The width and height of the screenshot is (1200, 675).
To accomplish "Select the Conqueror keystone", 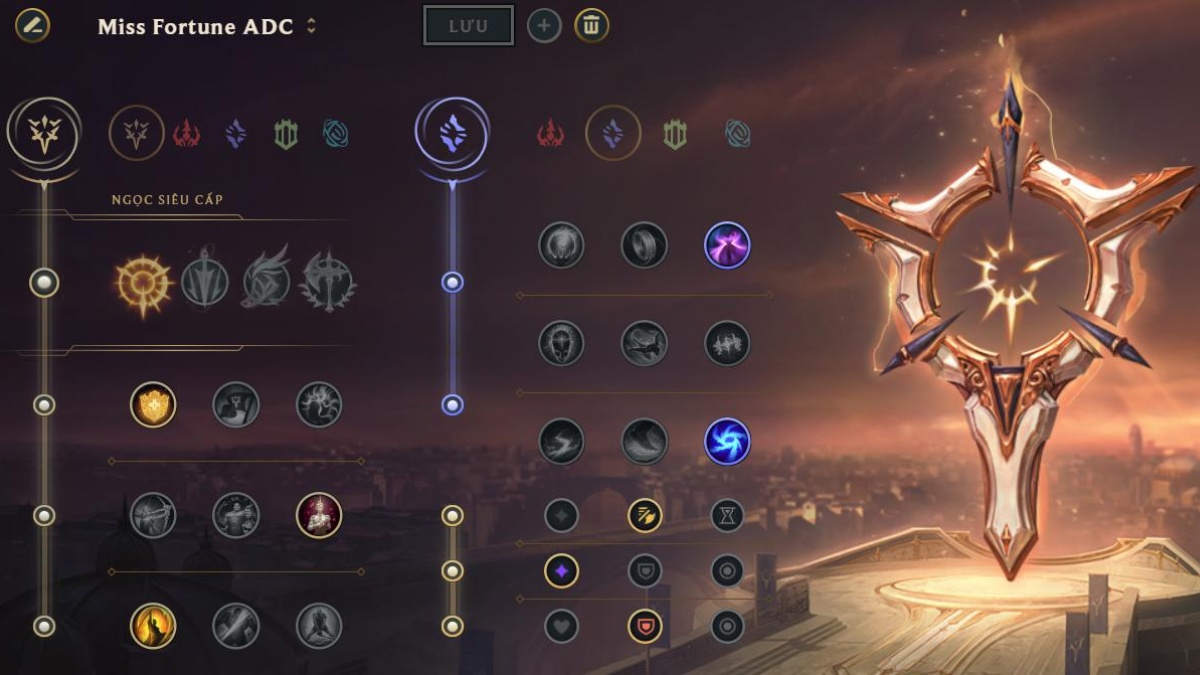I will (329, 283).
